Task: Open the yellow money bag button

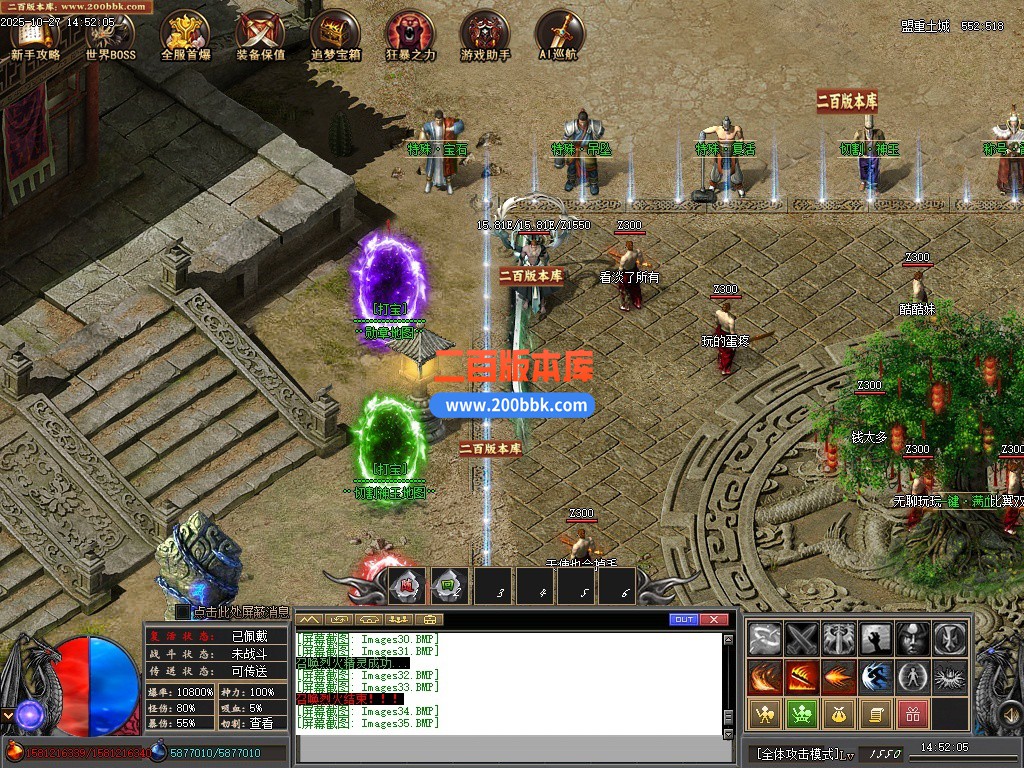Action: coord(838,714)
